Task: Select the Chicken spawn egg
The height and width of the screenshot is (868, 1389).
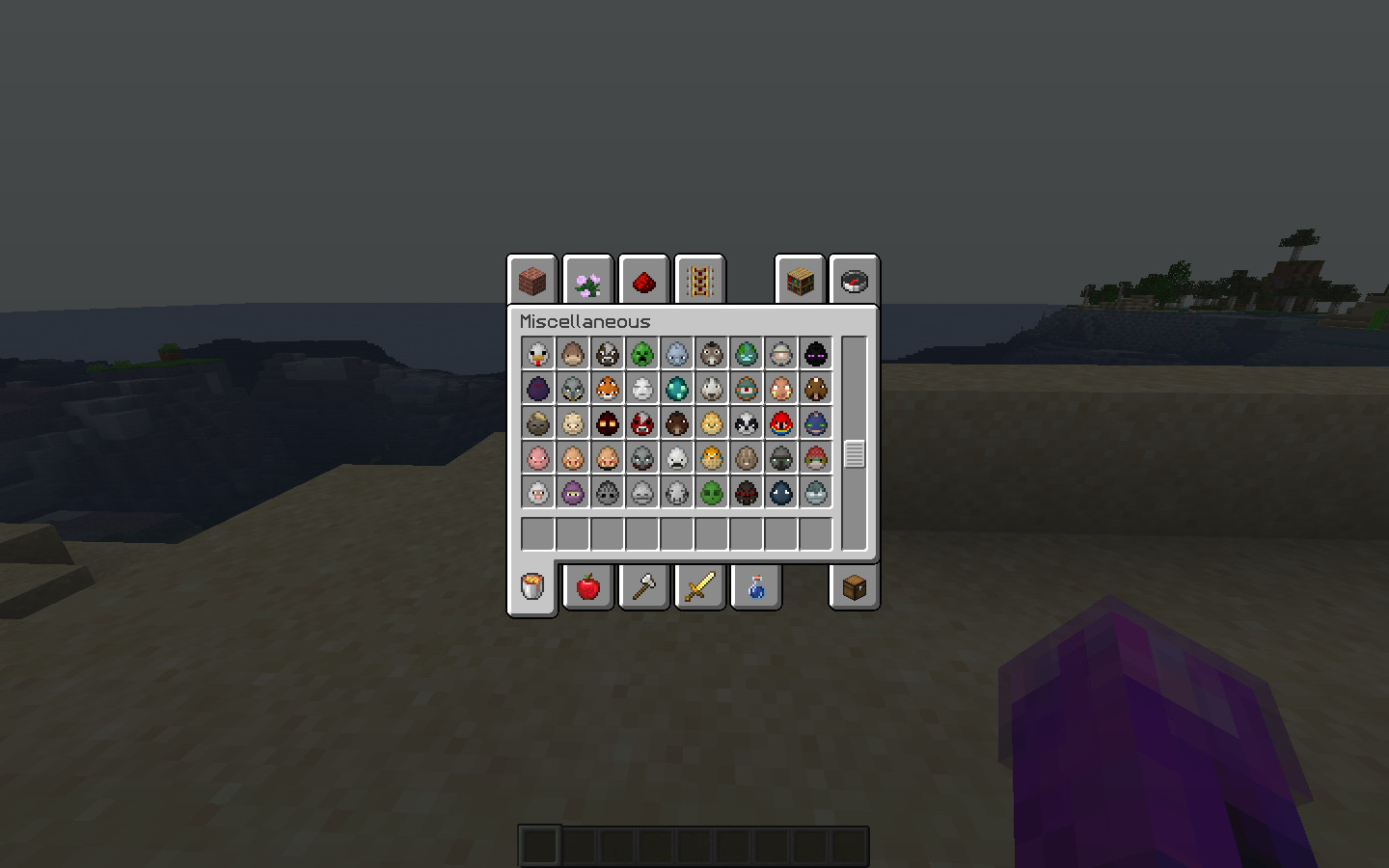Action: 537,353
